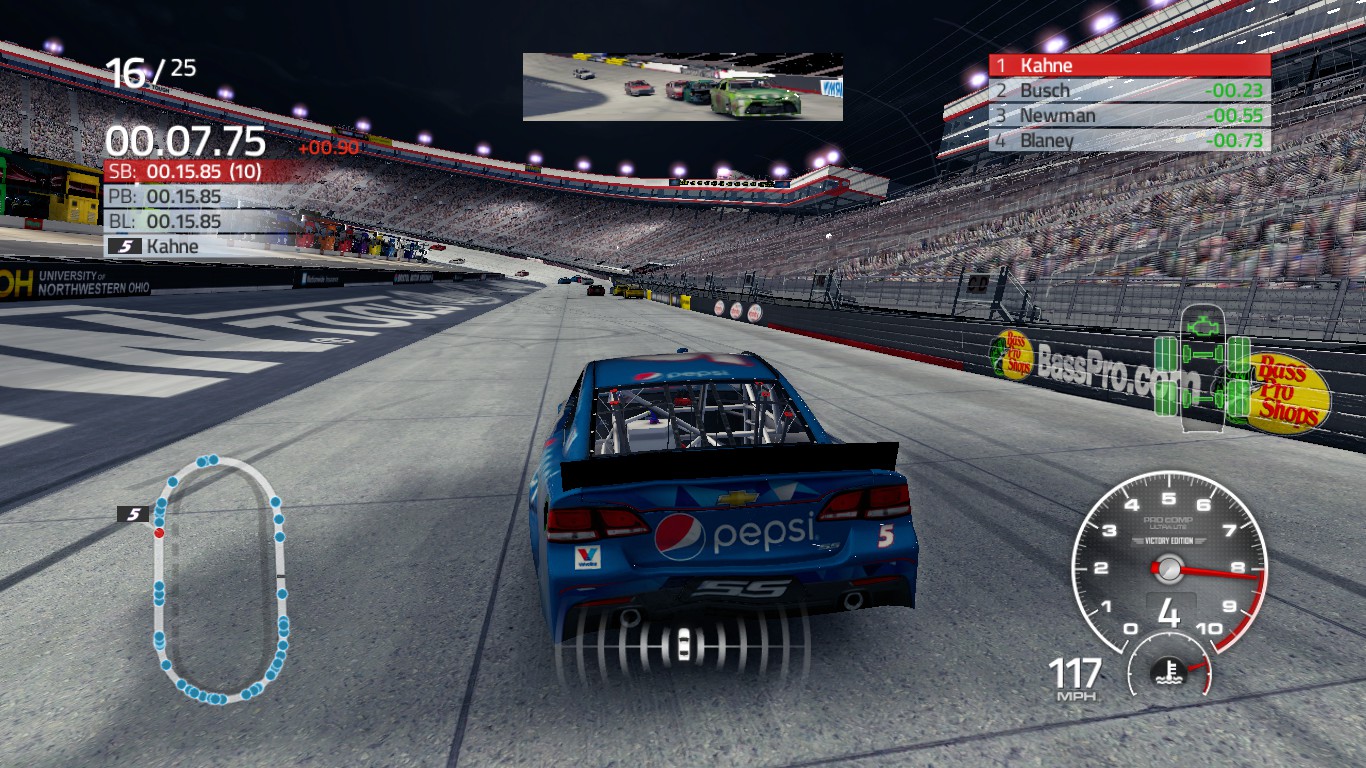Select the number 5 marker beside the minimap
This screenshot has width=1366, height=768.
coord(133,514)
